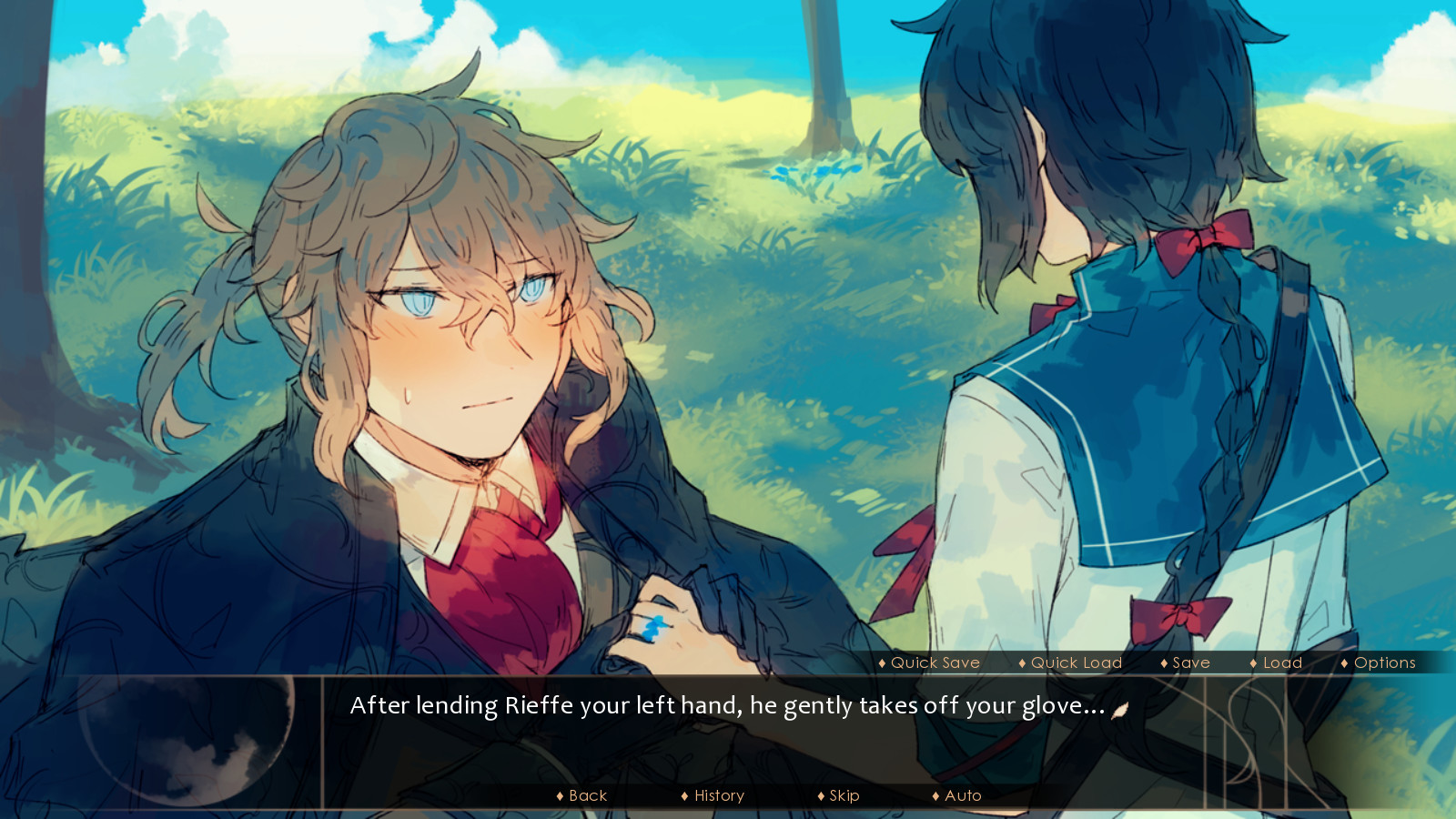Screen dimensions: 1456x819
Task: Click the dialogue text box to advance the story
Action: click(x=728, y=719)
